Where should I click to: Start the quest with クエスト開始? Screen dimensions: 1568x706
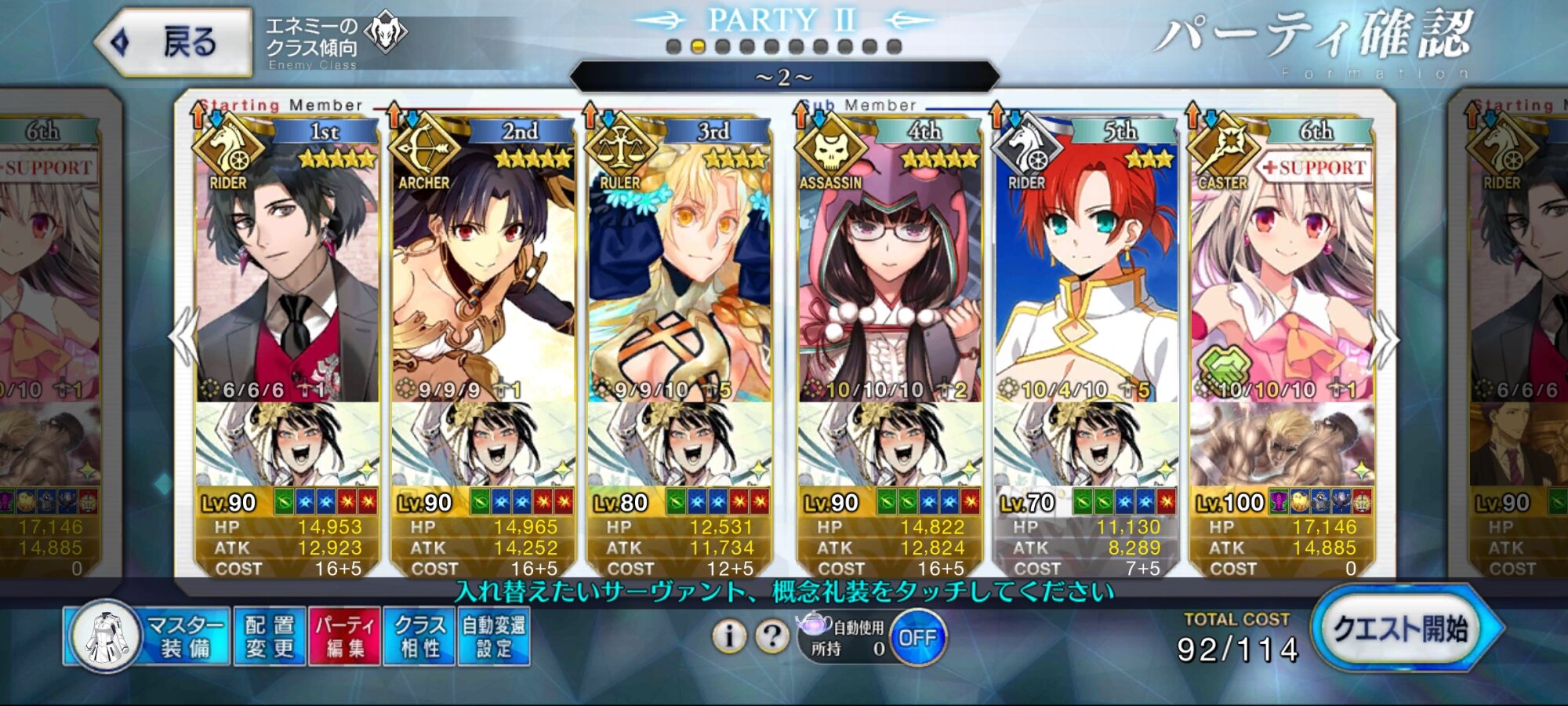click(1402, 629)
